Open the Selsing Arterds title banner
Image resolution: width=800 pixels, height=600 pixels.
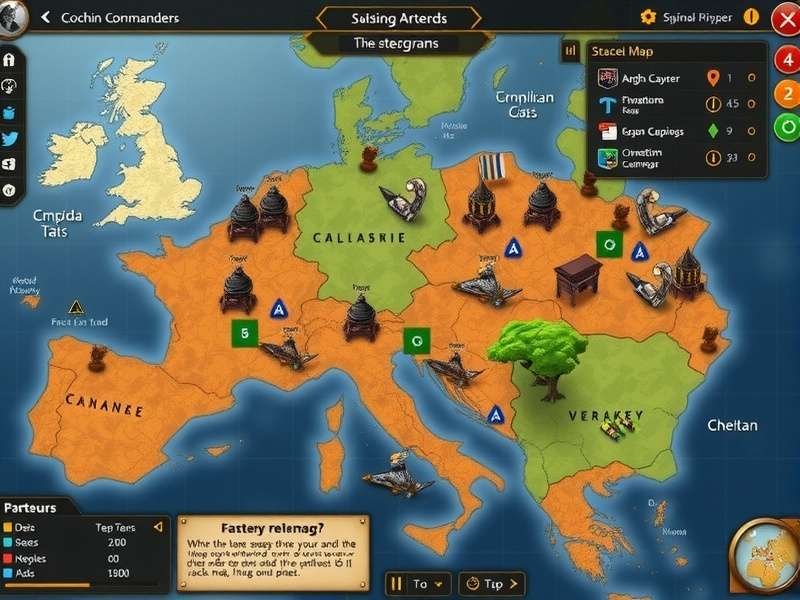[x=399, y=18]
